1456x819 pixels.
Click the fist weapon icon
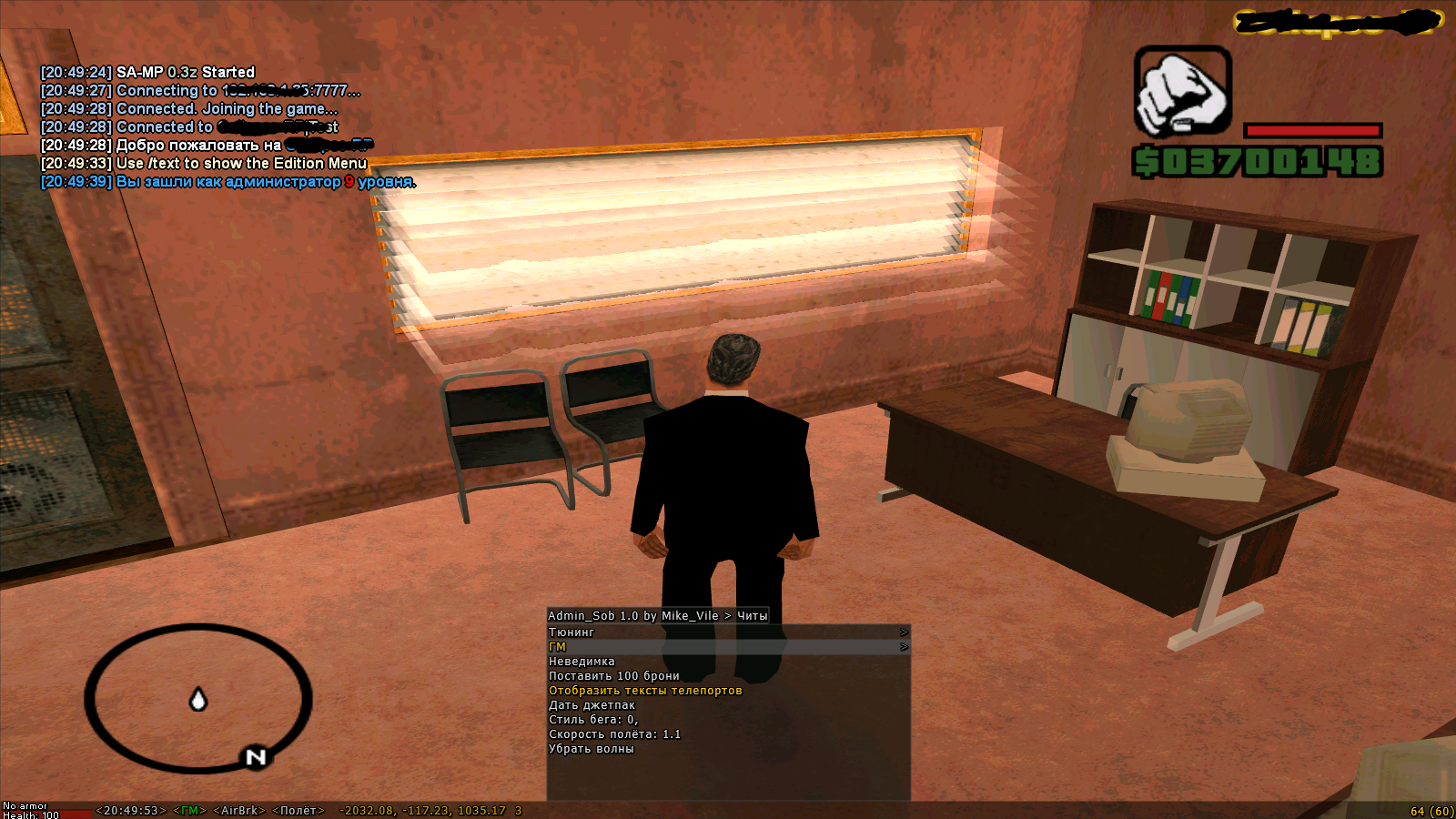click(1182, 92)
